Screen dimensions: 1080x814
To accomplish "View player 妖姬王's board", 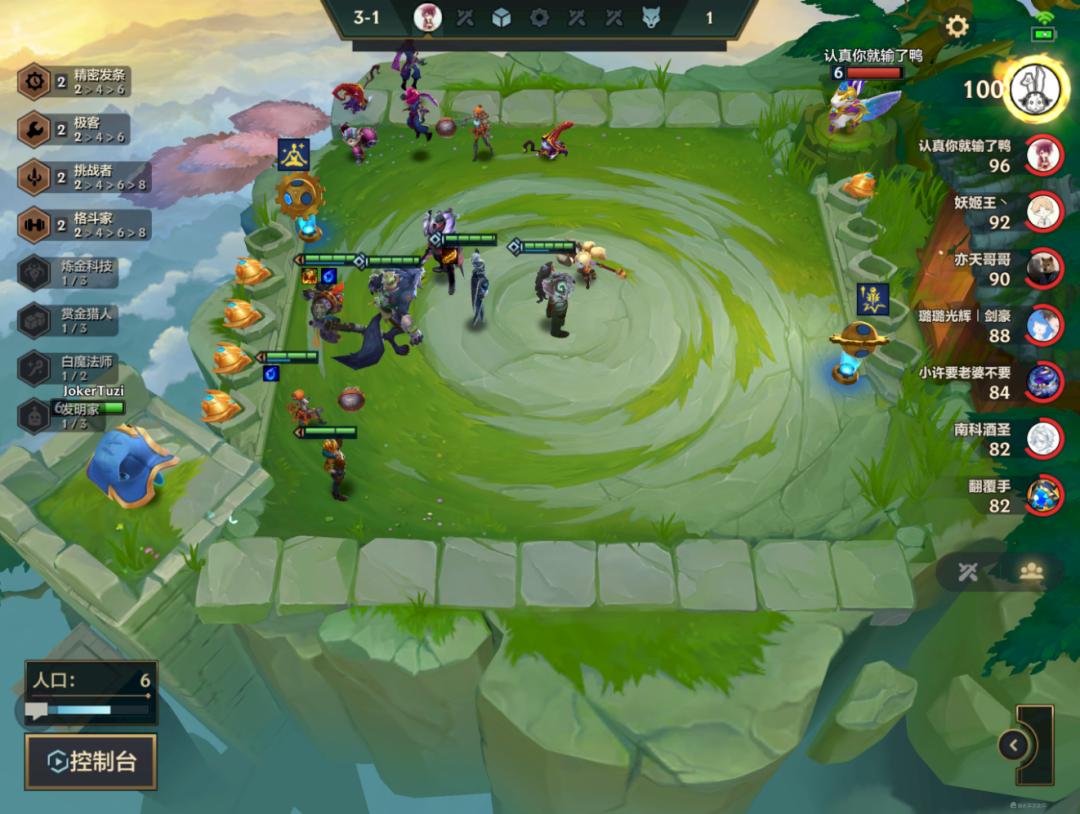I will tap(1044, 211).
